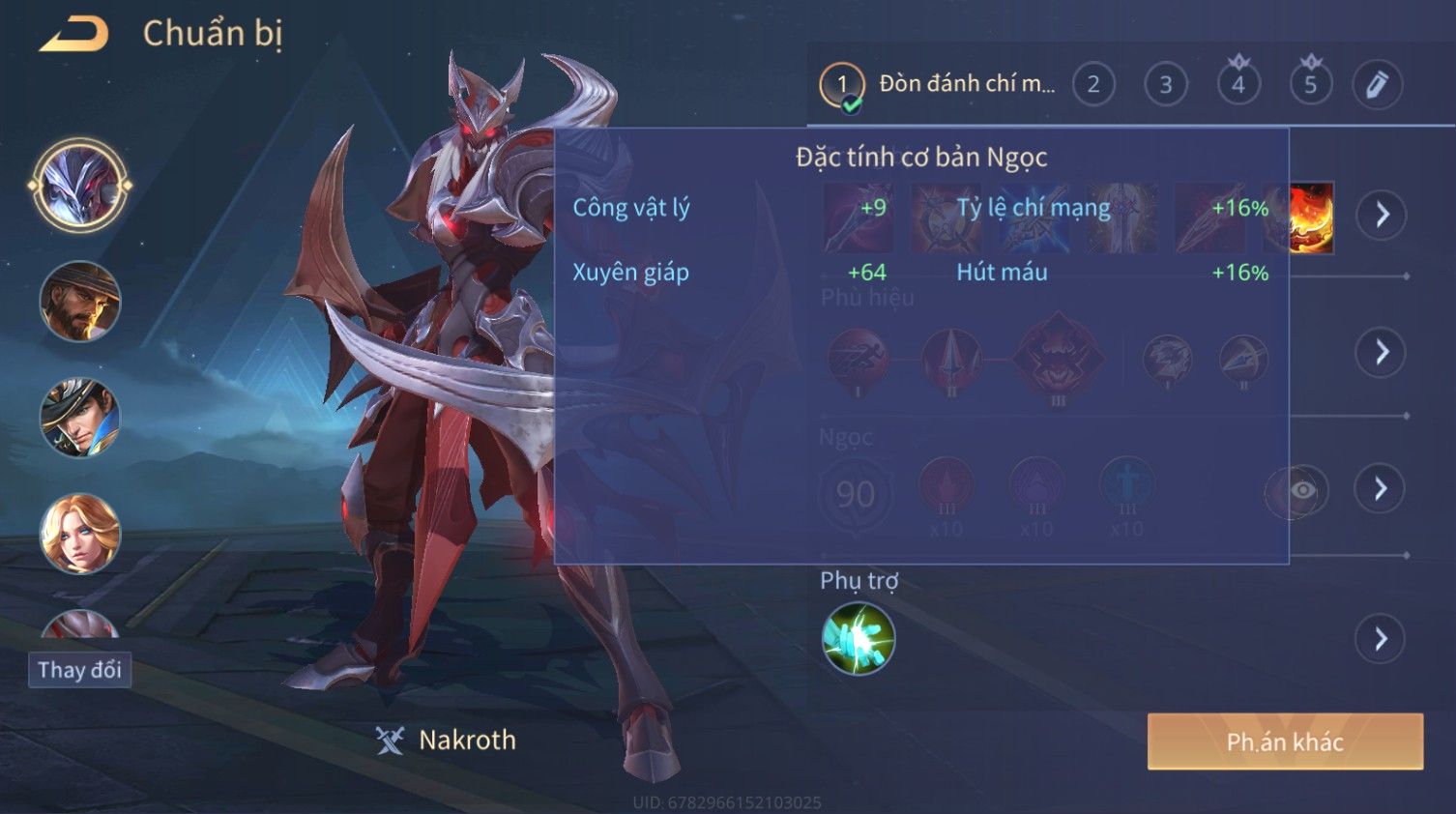1456x814 pixels.
Task: Edit the build name with pencil icon
Action: coord(1377,84)
